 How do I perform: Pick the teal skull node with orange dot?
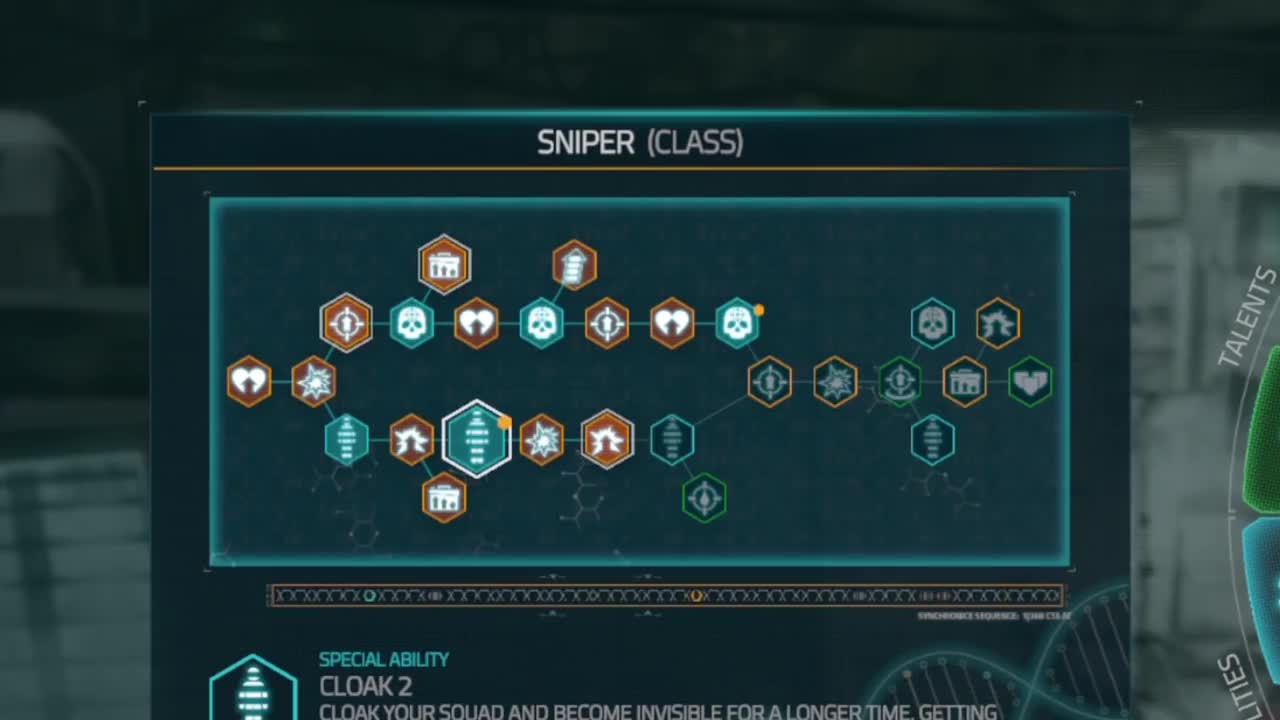coord(737,323)
